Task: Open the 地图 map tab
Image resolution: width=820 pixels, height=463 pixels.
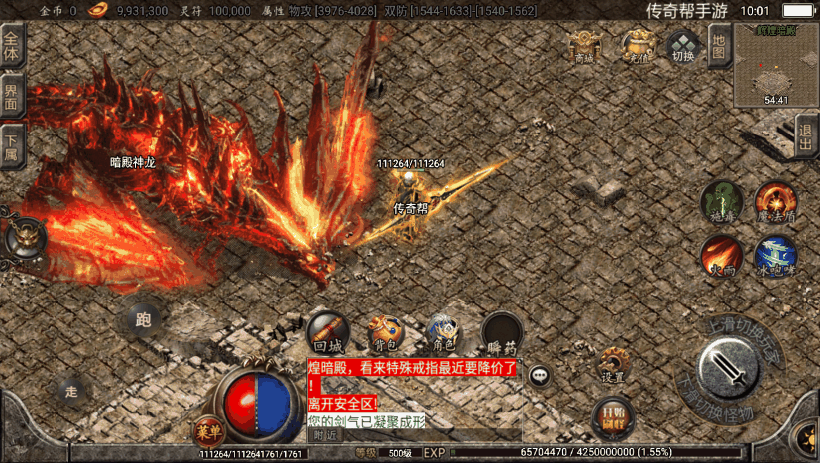Action: pos(718,46)
